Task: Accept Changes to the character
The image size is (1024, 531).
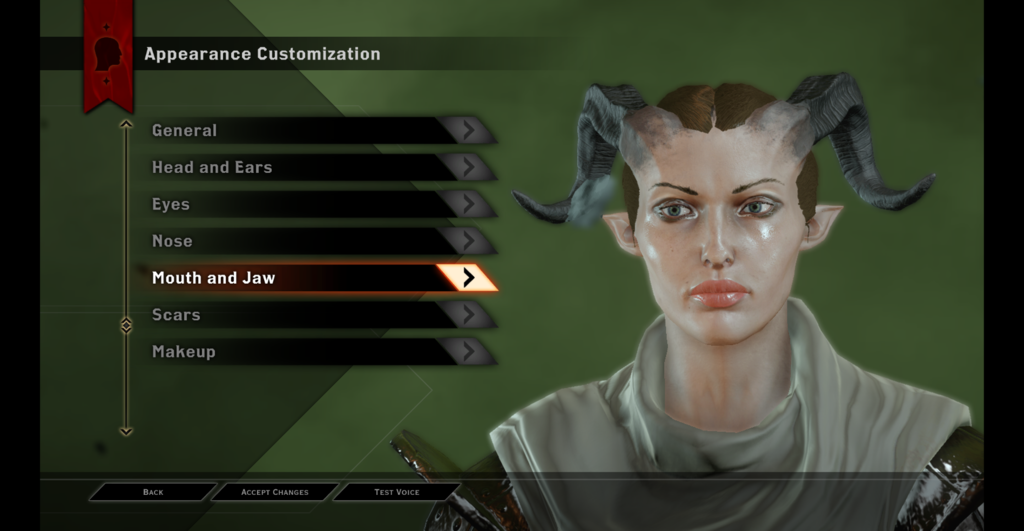Action: 275,492
